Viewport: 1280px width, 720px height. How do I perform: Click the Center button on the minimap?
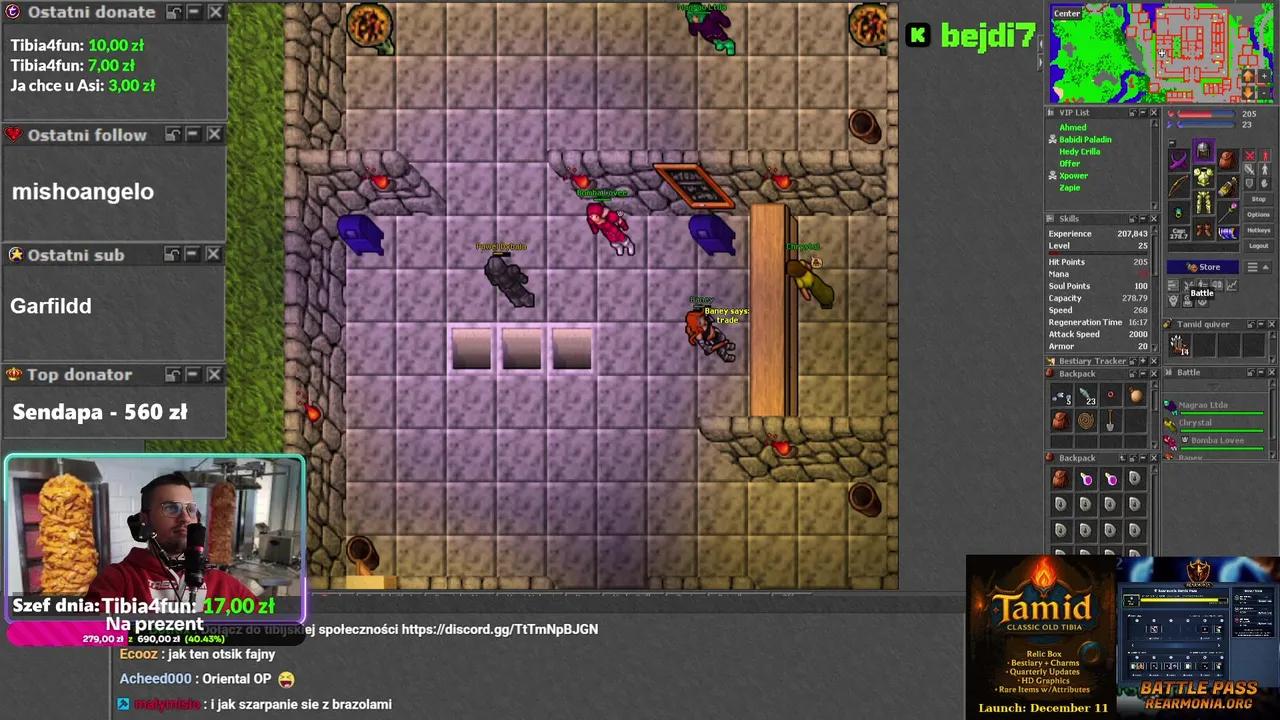coord(1067,13)
